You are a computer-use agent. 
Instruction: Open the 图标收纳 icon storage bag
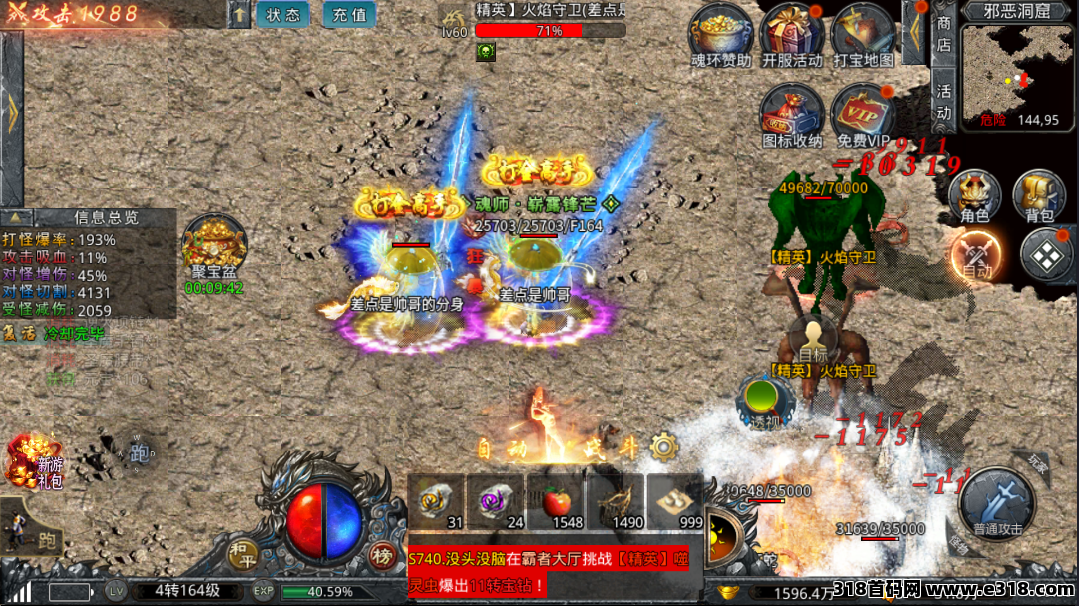pos(791,112)
